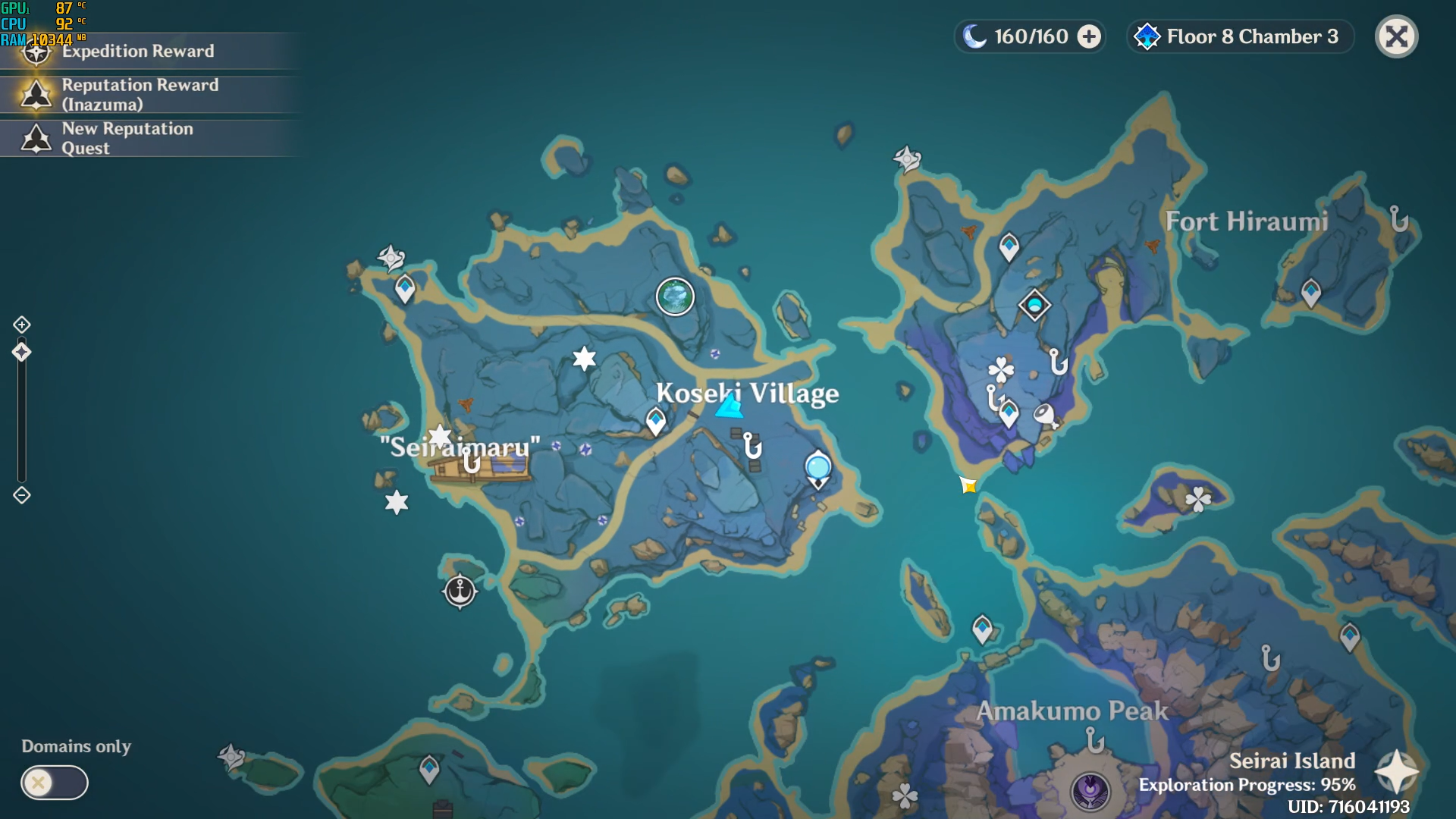Select the yellow quest marker on the coast
This screenshot has height=819, width=1456.
click(x=968, y=485)
